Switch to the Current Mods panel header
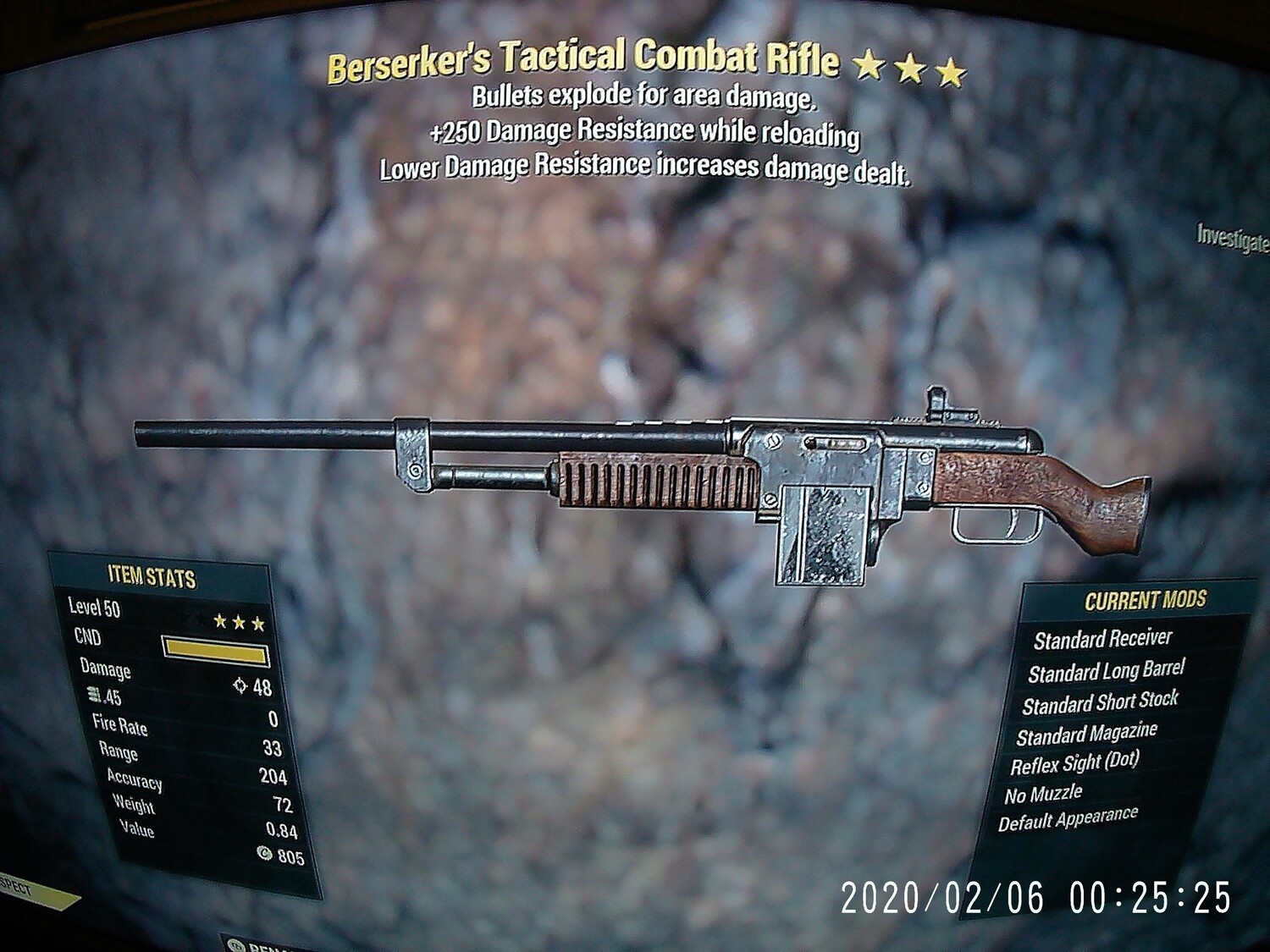 pos(1146,599)
